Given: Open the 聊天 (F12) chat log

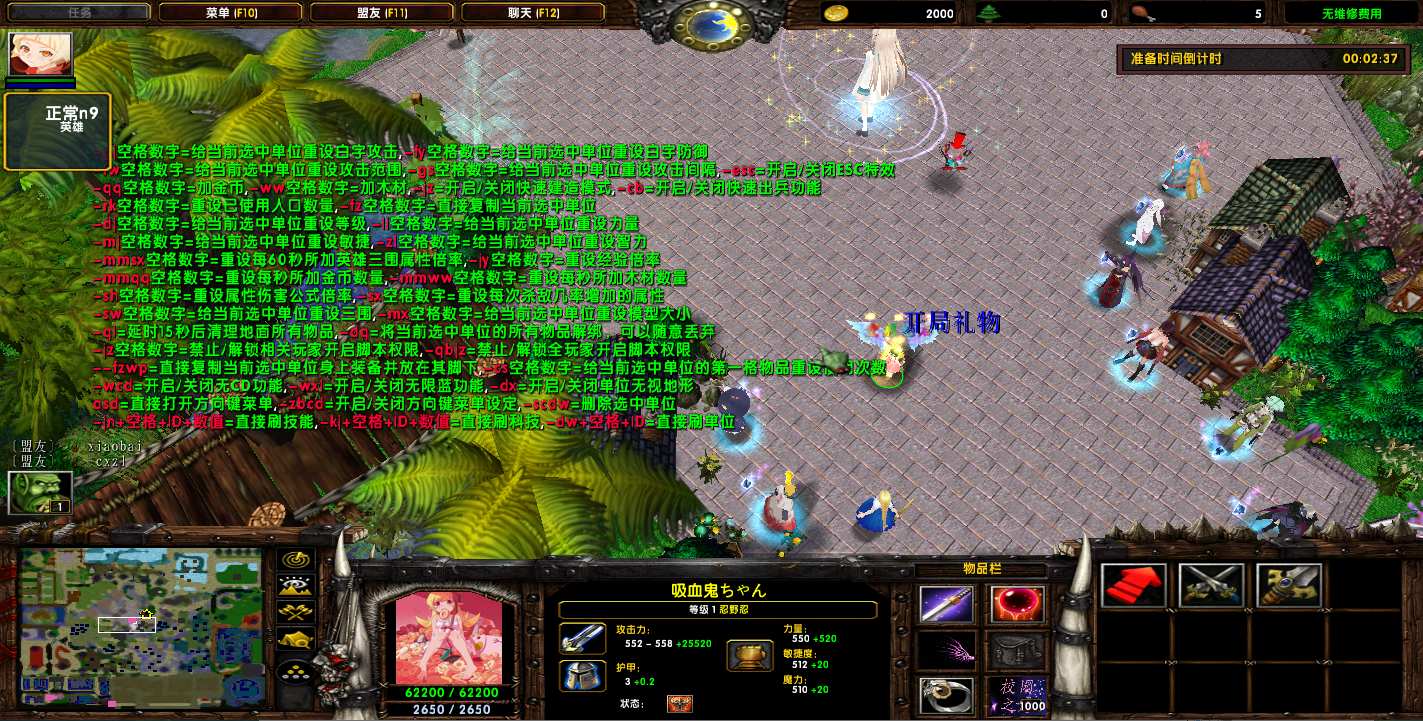Looking at the screenshot, I should 533,13.
